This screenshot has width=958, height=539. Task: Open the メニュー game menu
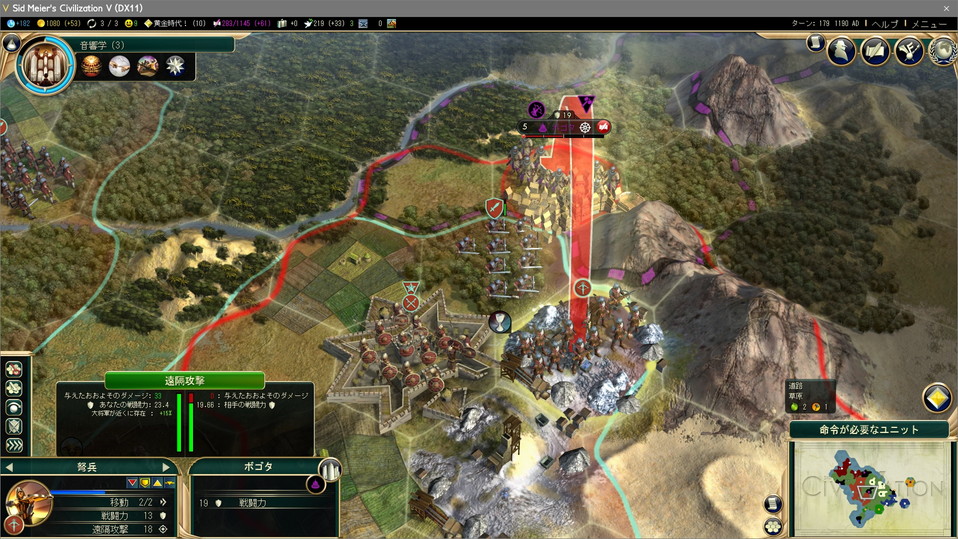[930, 23]
